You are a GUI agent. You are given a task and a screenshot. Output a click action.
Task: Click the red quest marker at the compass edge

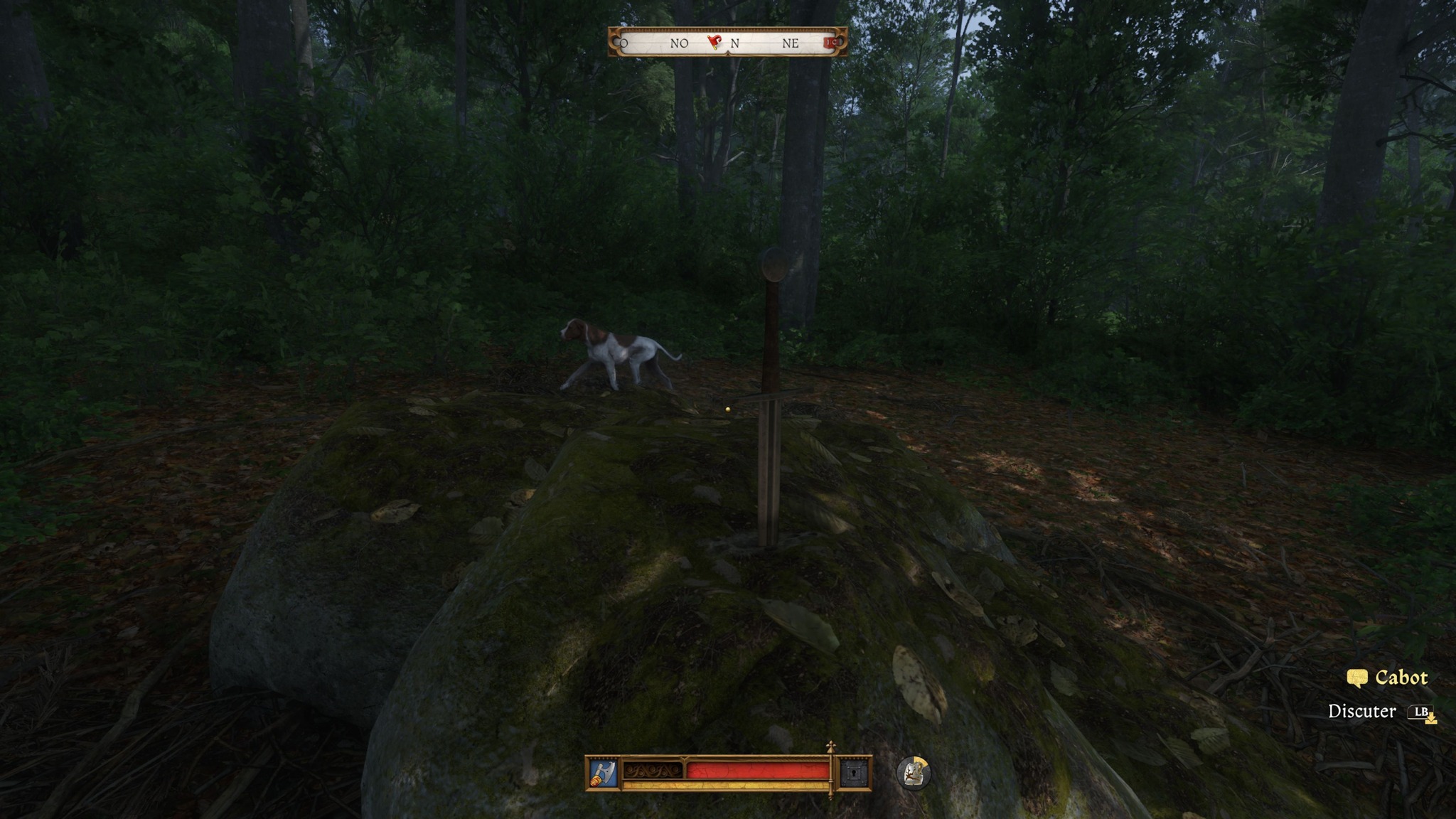click(x=830, y=43)
